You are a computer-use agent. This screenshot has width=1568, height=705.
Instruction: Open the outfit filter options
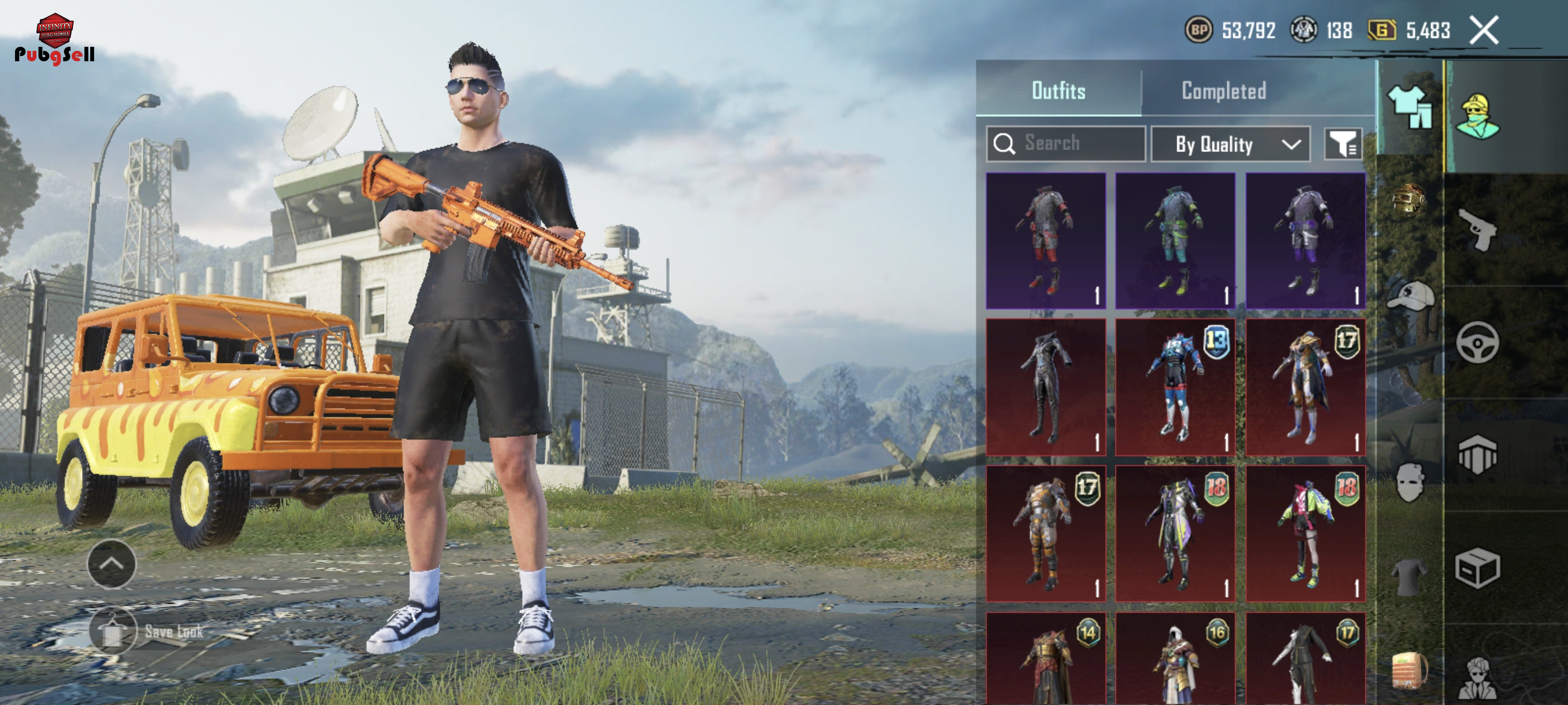point(1343,144)
